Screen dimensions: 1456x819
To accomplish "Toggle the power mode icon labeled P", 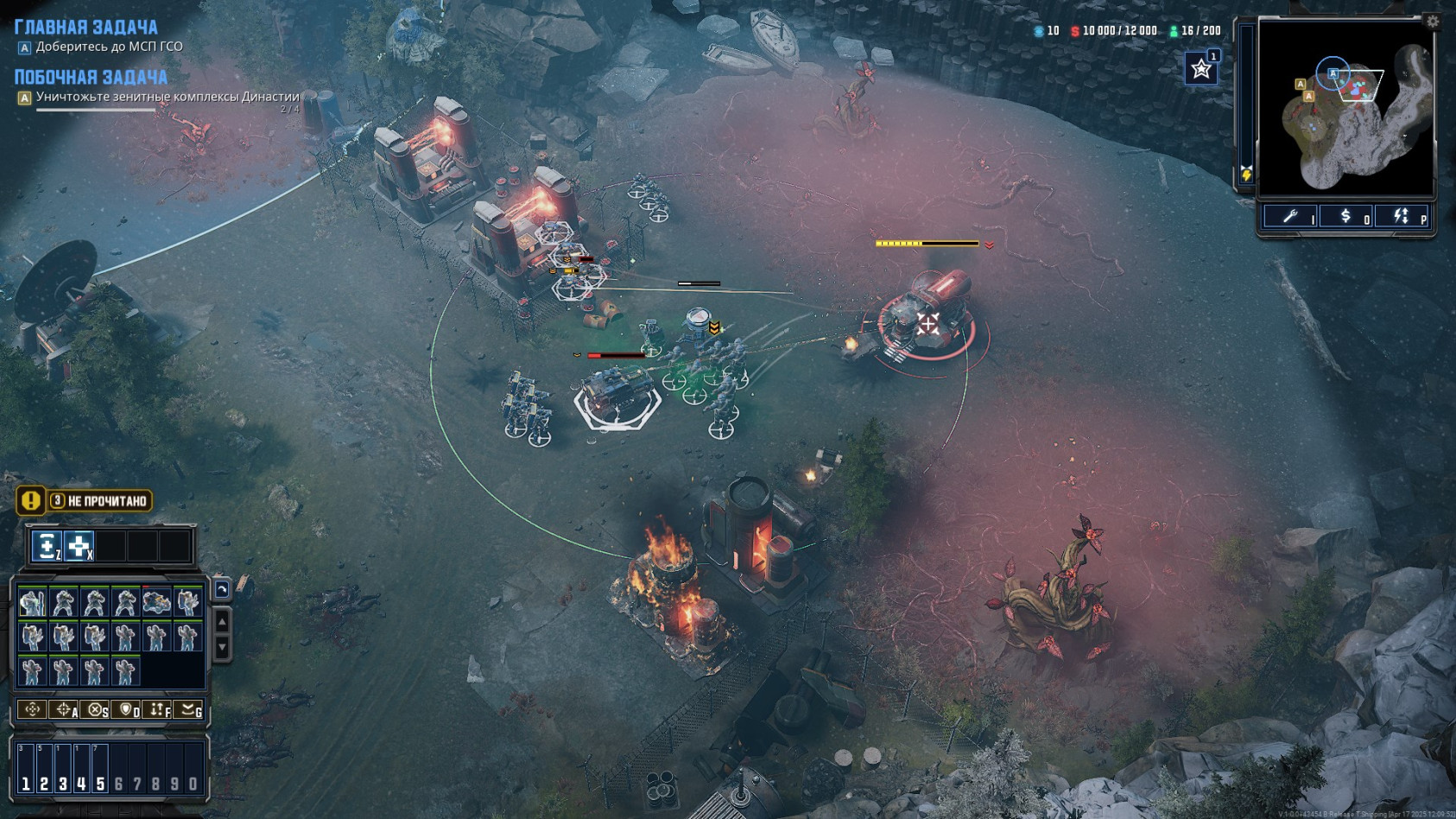I will 1401,215.
